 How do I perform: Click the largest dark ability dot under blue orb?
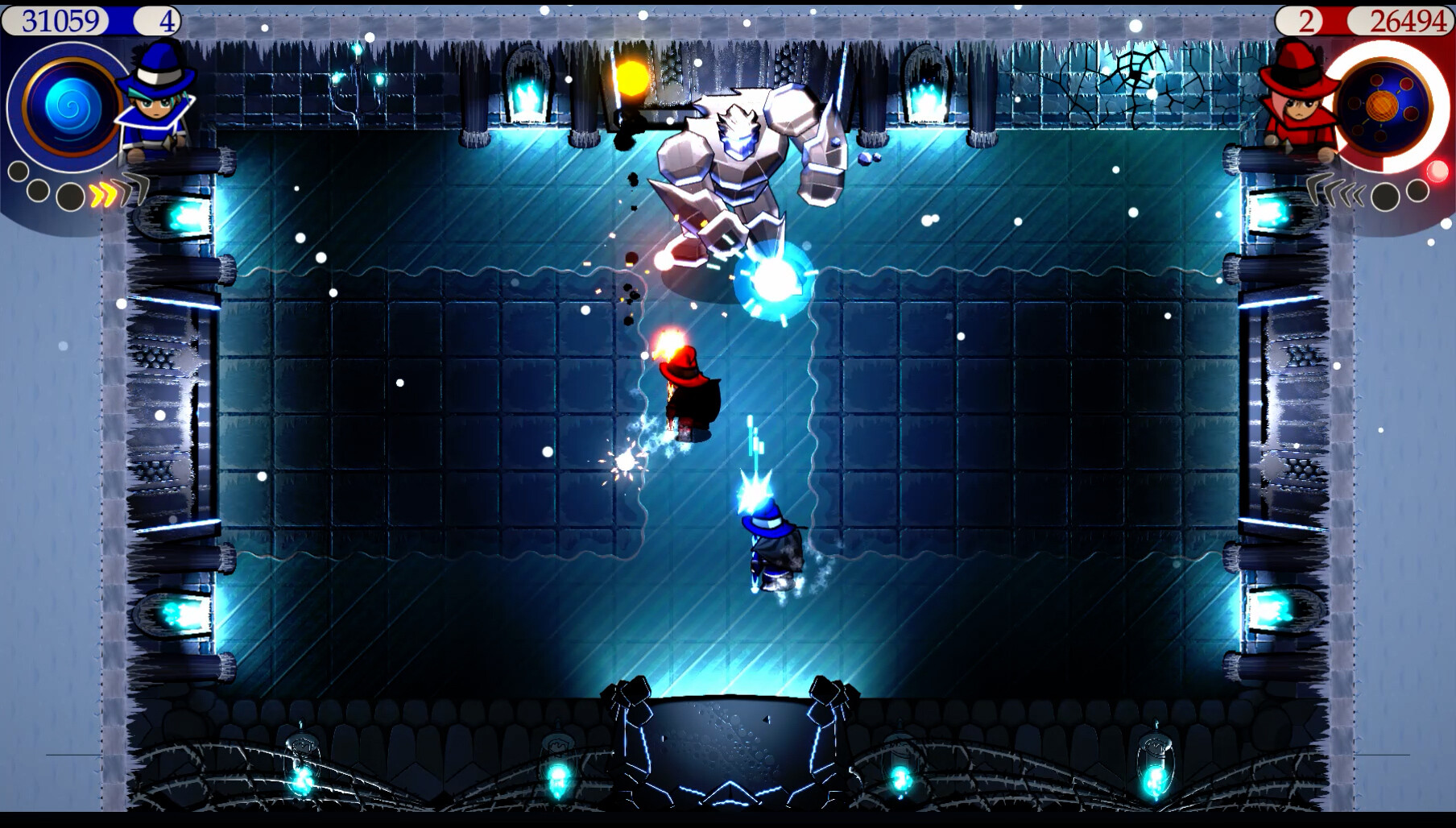[x=69, y=196]
